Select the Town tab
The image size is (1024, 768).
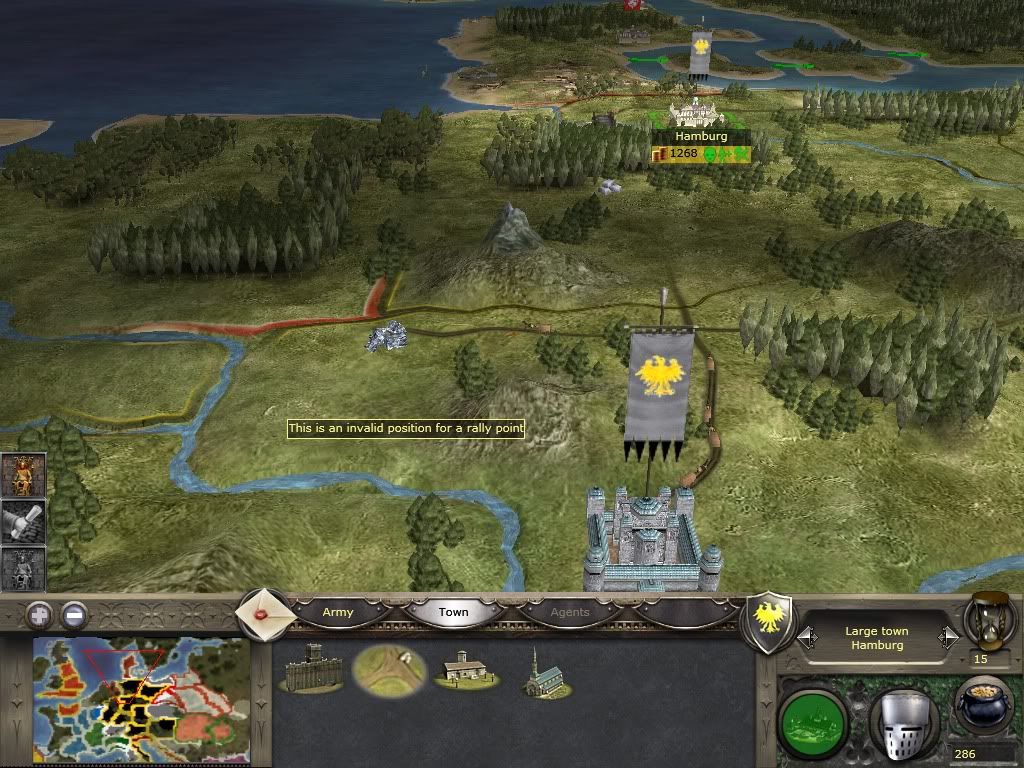pyautogui.click(x=453, y=612)
